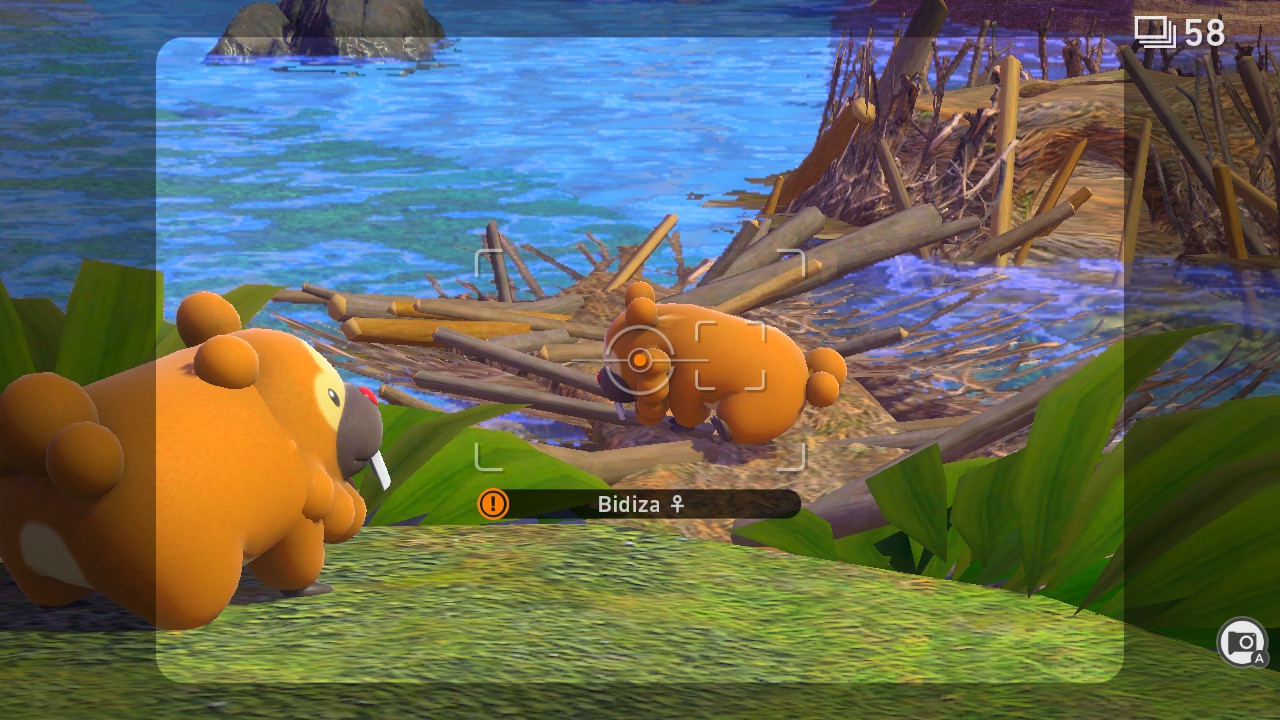The width and height of the screenshot is (1280, 720).
Task: Tap the camera shutter icon
Action: pyautogui.click(x=1242, y=642)
